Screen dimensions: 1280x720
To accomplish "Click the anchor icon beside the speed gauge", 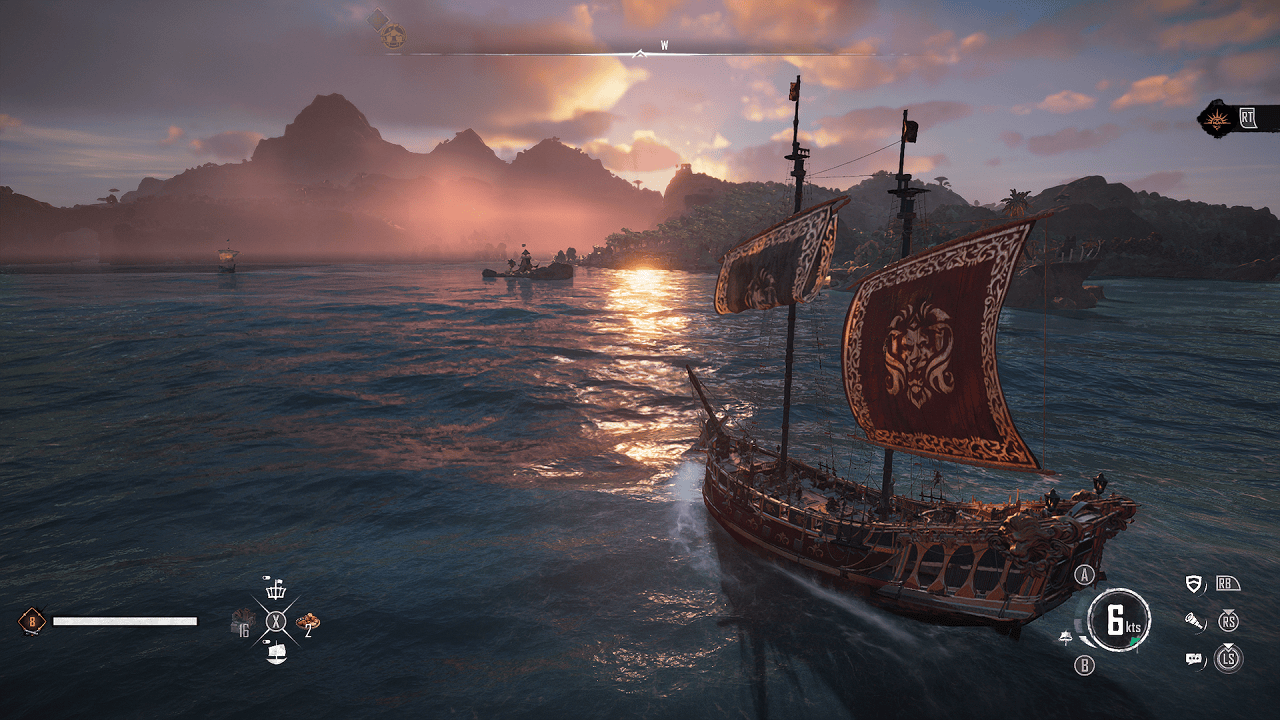I will pyautogui.click(x=1066, y=637).
